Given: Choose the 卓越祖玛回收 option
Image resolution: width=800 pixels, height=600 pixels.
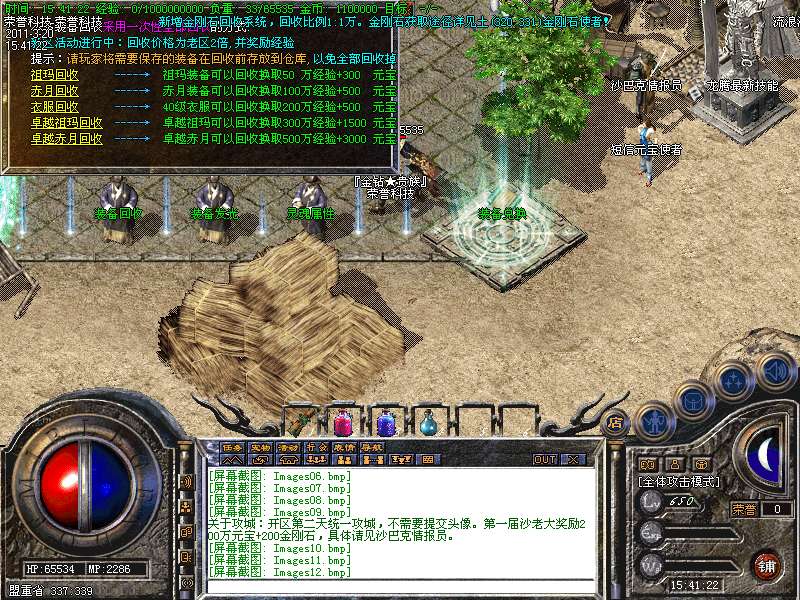Looking at the screenshot, I should click(x=66, y=122).
